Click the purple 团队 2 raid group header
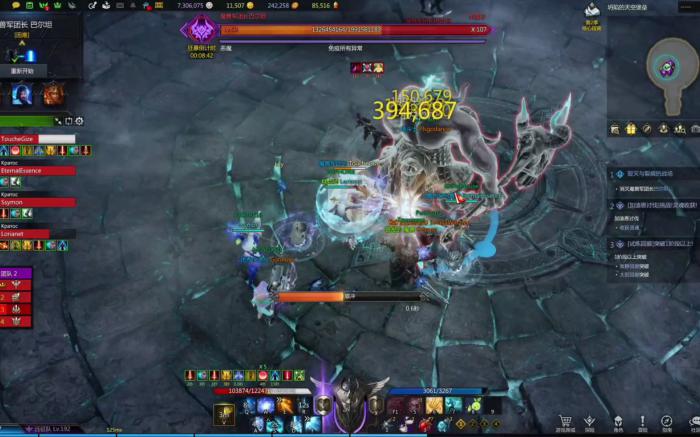The width and height of the screenshot is (700, 437). click(16, 272)
